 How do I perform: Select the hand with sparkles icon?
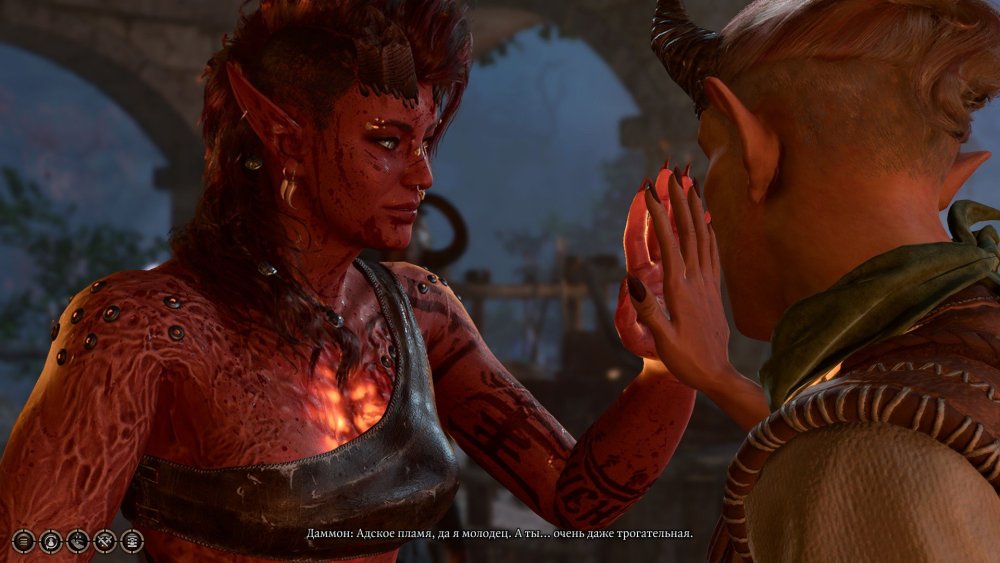pyautogui.click(x=78, y=541)
